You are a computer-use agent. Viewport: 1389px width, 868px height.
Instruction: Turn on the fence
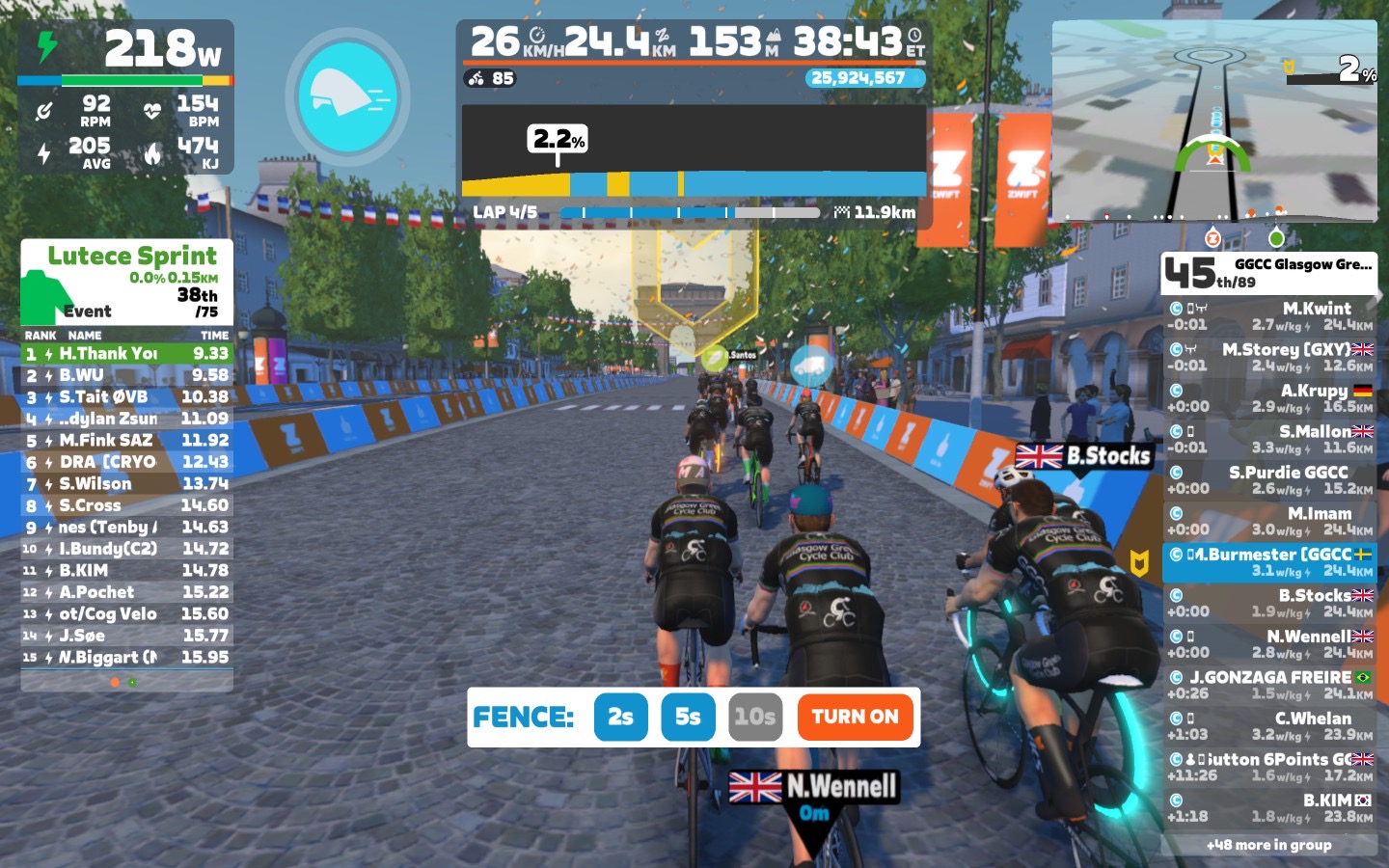855,717
